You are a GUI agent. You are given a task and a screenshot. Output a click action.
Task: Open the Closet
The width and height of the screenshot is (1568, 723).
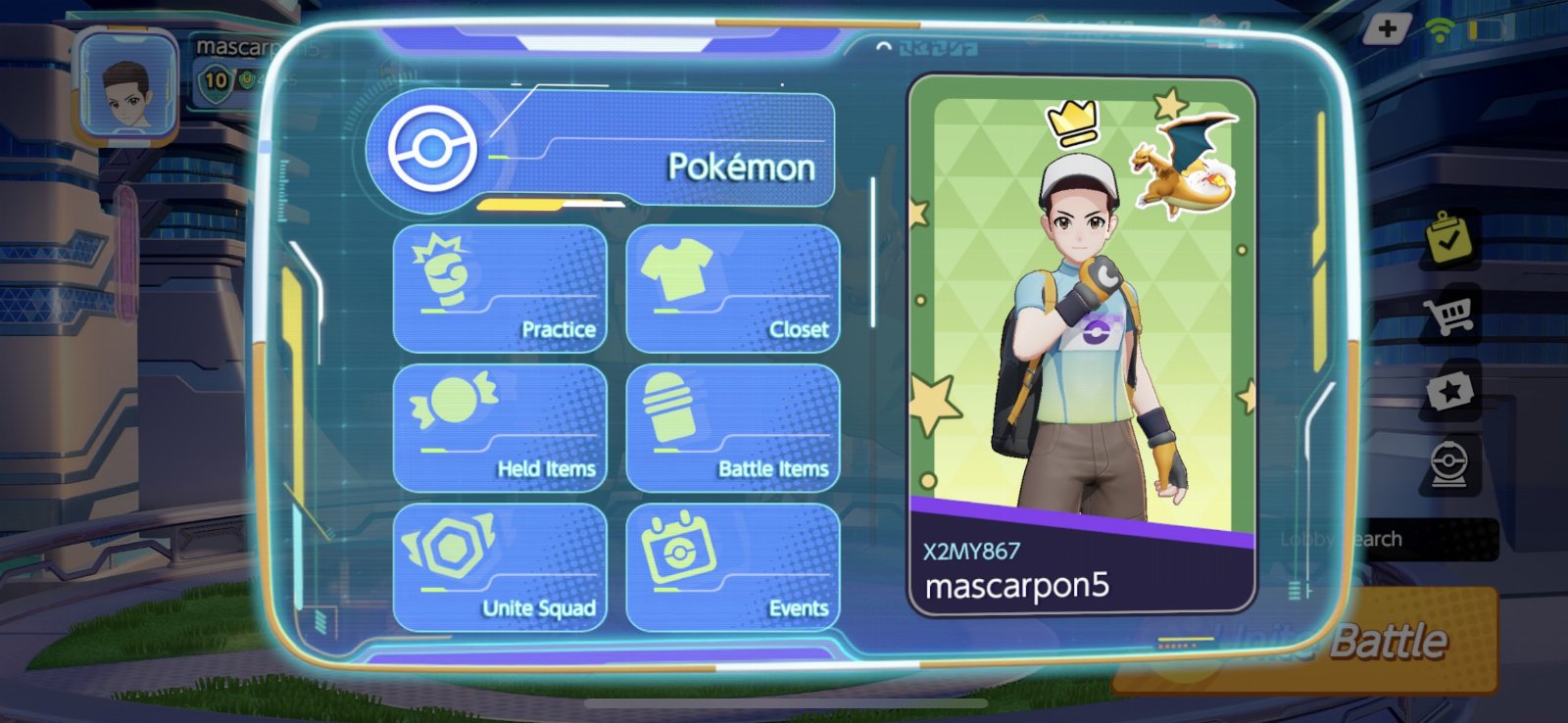pos(733,289)
